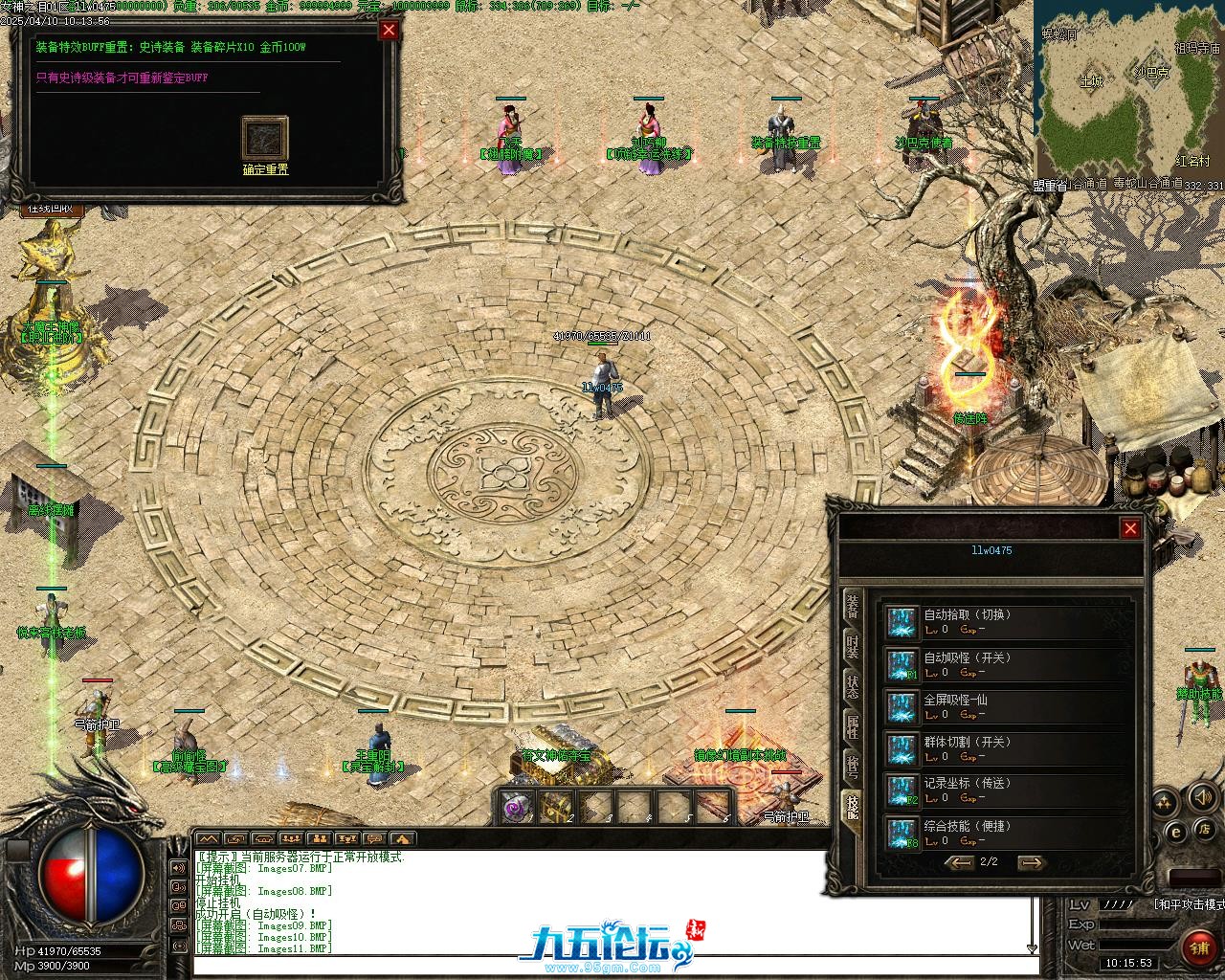This screenshot has height=980, width=1225.
Task: Click the 确定重置 confirm reset slot
Action: (265, 140)
